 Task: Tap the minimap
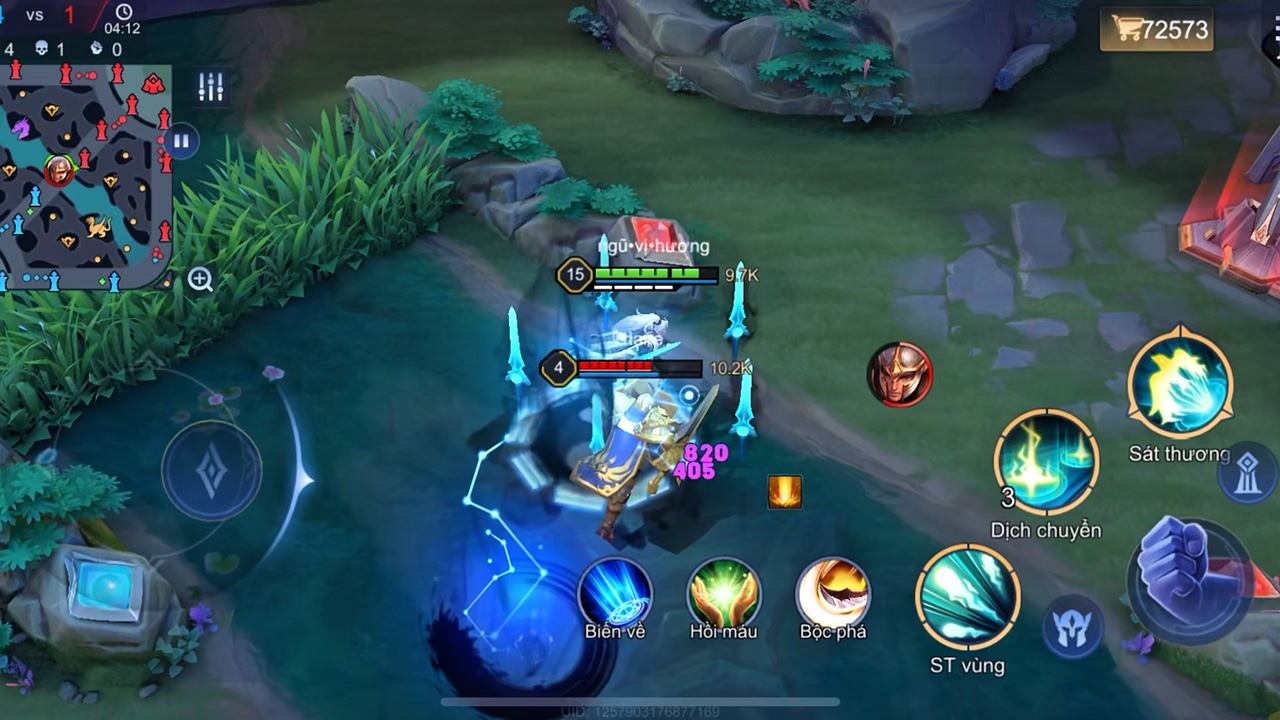[x=85, y=175]
